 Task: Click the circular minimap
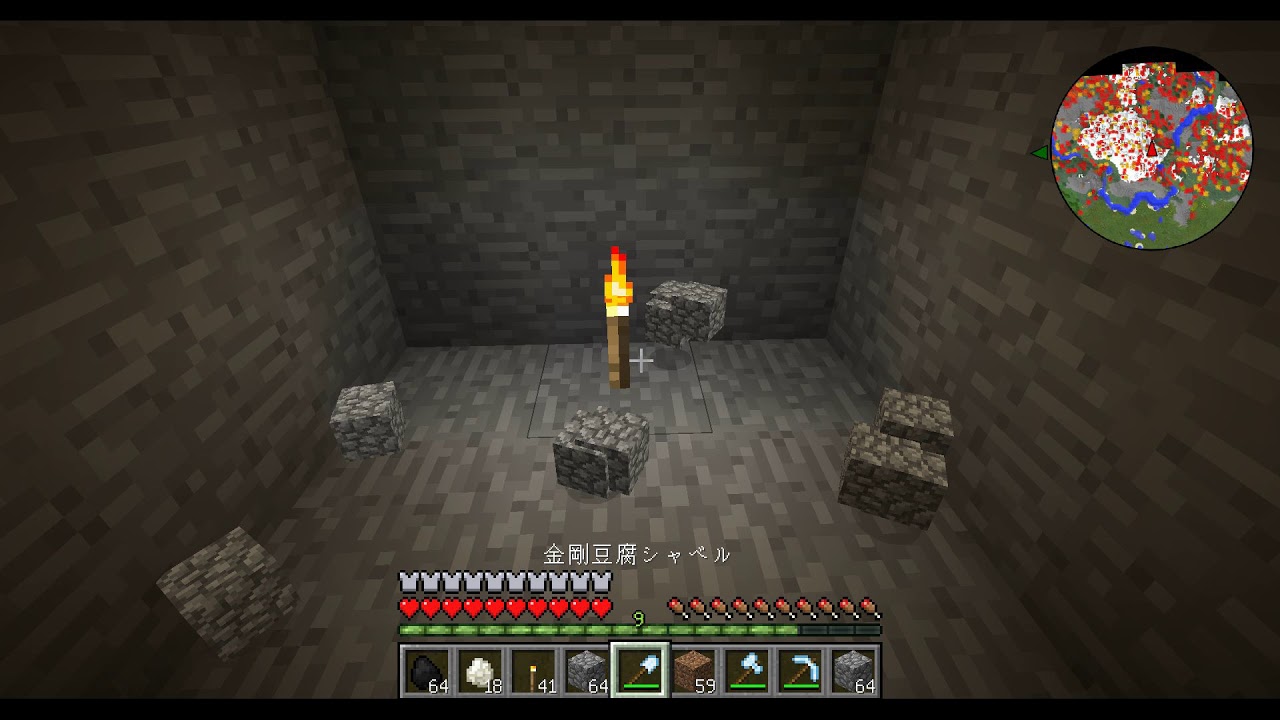coord(1151,150)
